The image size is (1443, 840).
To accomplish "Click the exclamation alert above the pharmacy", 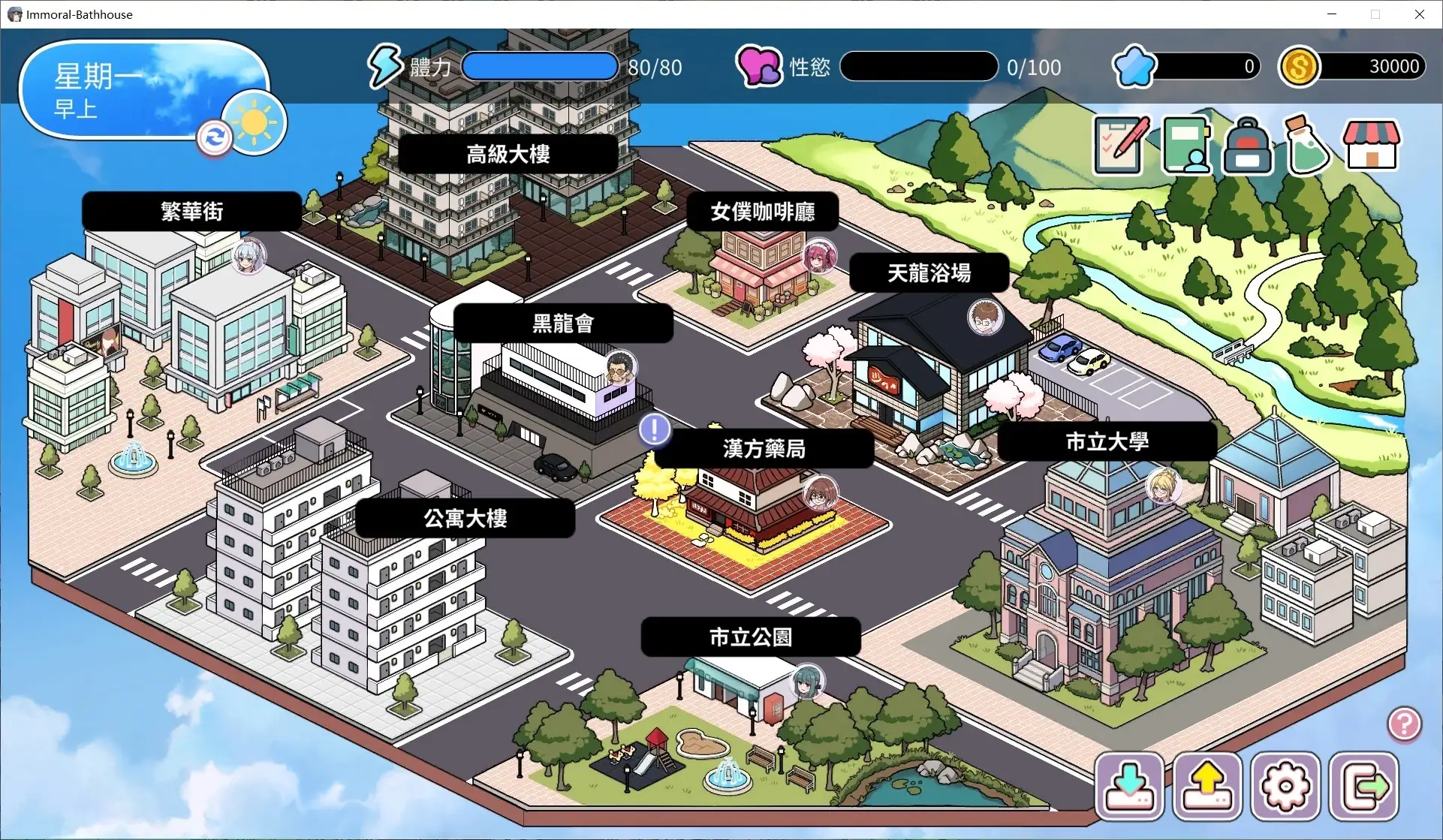I will (x=654, y=429).
